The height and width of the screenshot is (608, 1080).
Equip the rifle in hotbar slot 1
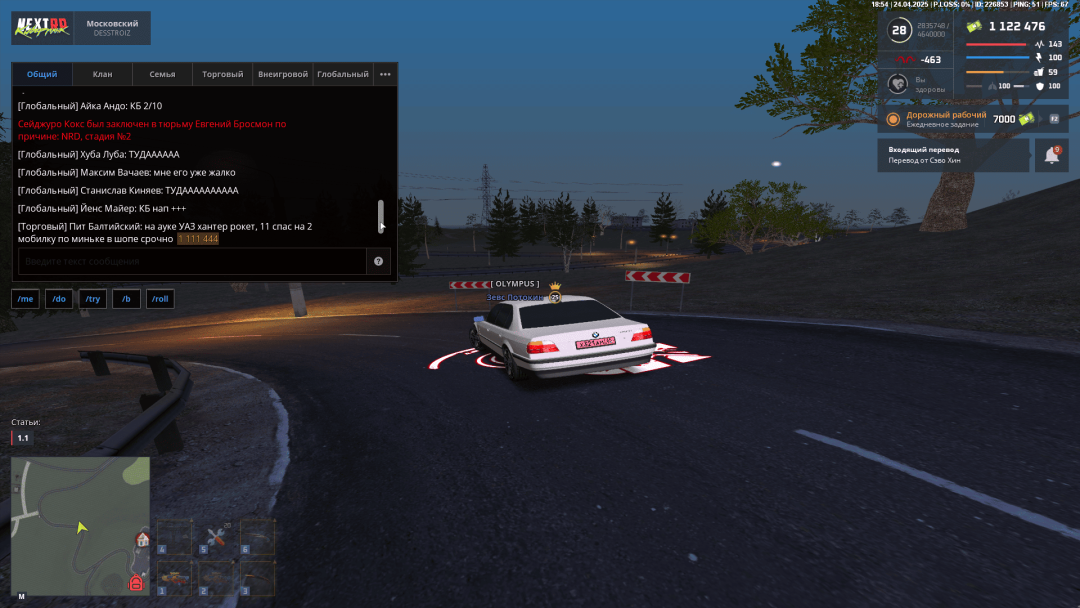point(174,578)
